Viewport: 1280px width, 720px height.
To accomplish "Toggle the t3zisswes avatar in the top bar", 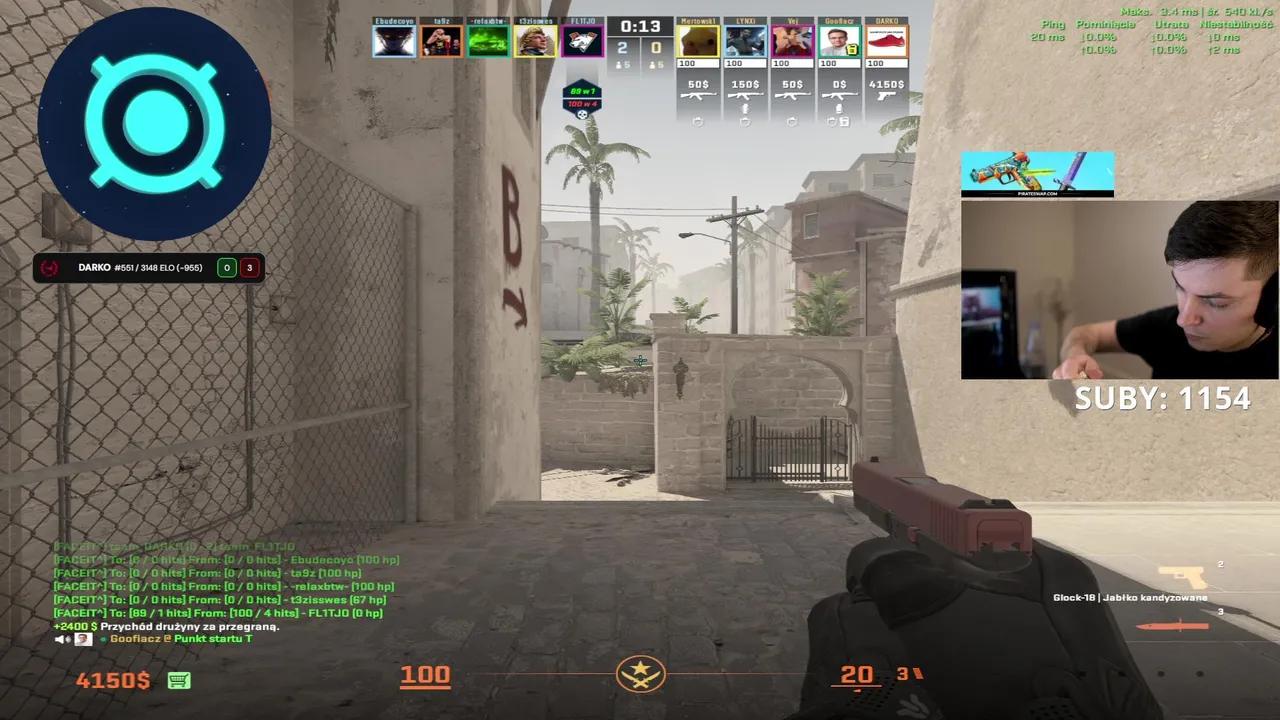I will tap(535, 40).
